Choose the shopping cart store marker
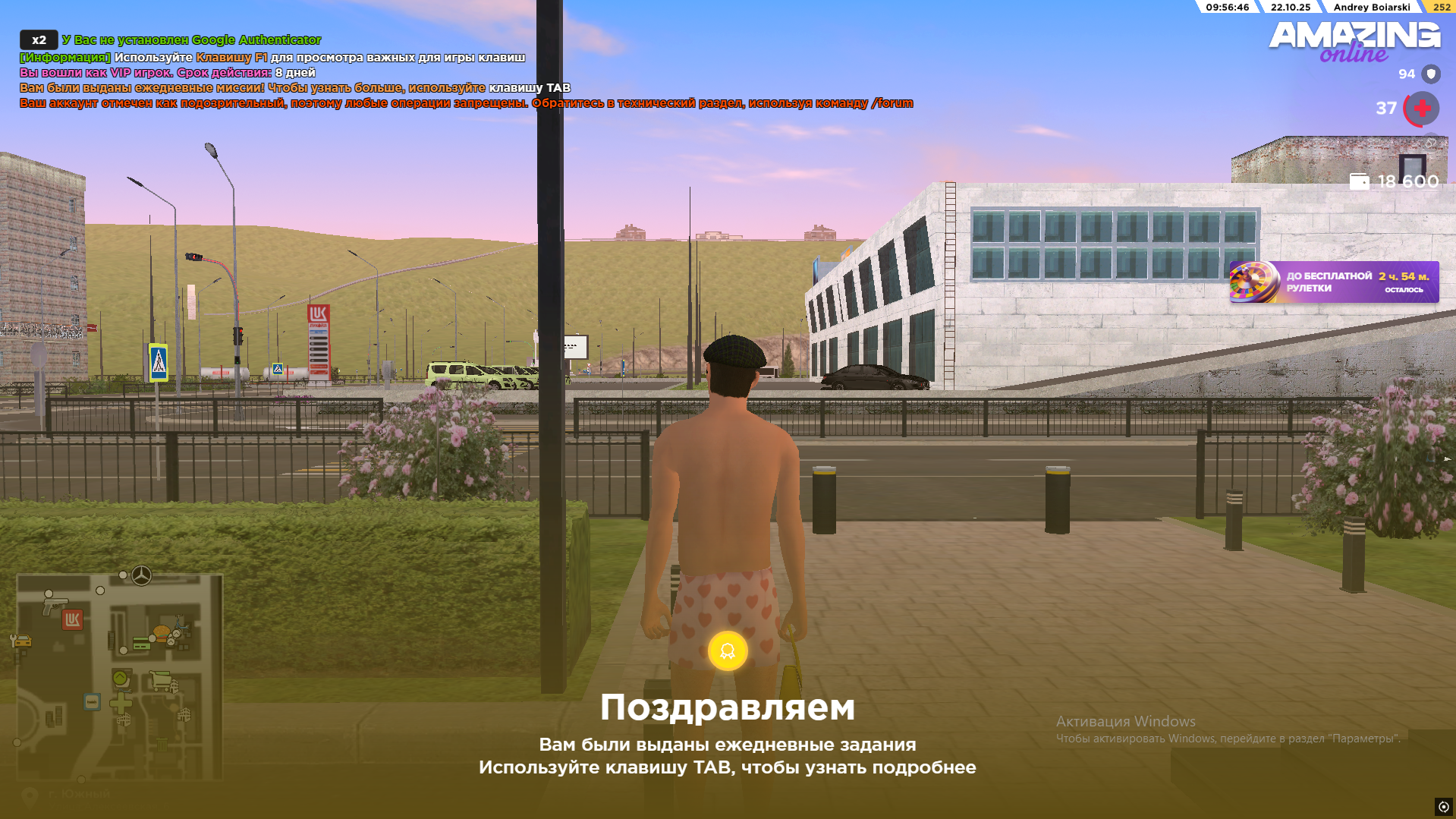This screenshot has height=819, width=1456. pyautogui.click(x=159, y=679)
